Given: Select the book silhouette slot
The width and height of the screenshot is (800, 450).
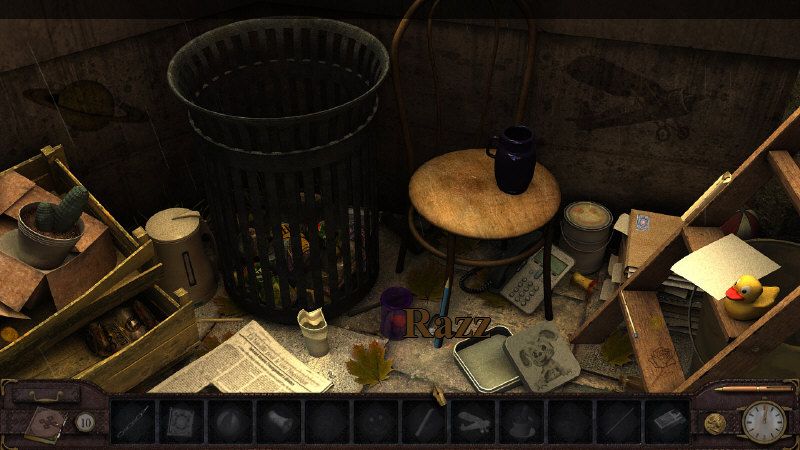Looking at the screenshot, I should pos(182,421).
